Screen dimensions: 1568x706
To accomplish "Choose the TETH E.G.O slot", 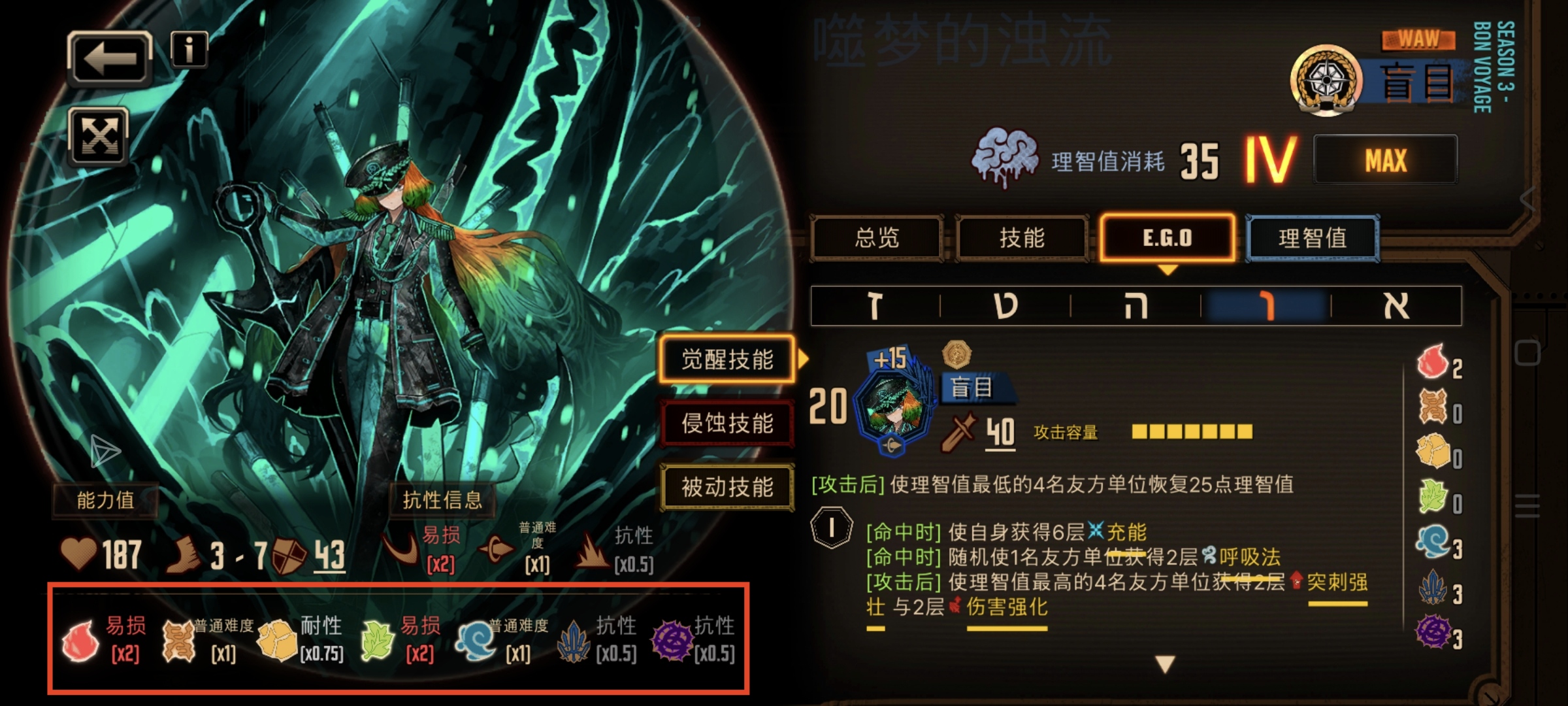I will 1005,306.
